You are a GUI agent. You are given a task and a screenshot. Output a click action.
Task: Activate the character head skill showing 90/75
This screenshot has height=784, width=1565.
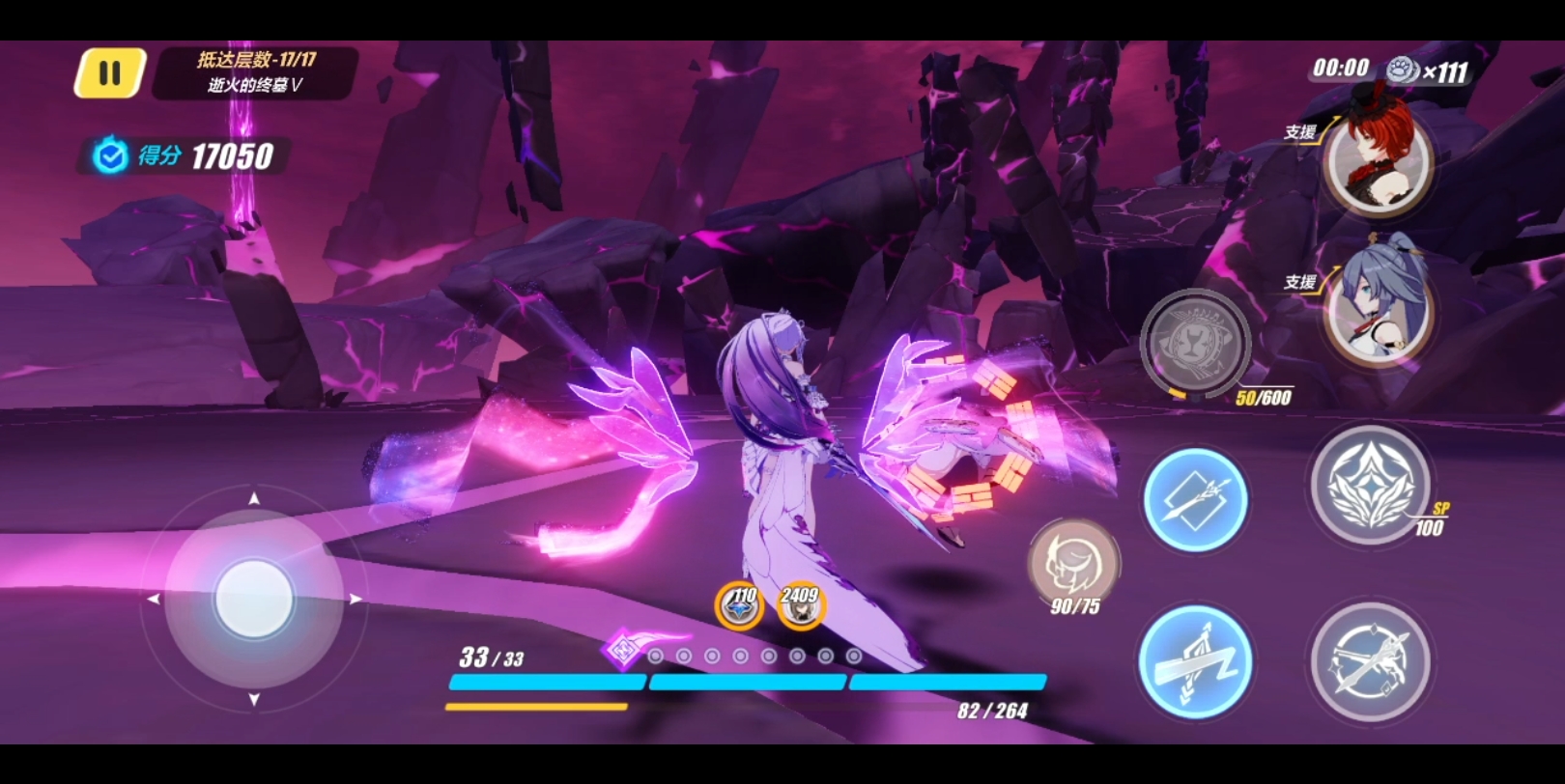(x=1073, y=564)
